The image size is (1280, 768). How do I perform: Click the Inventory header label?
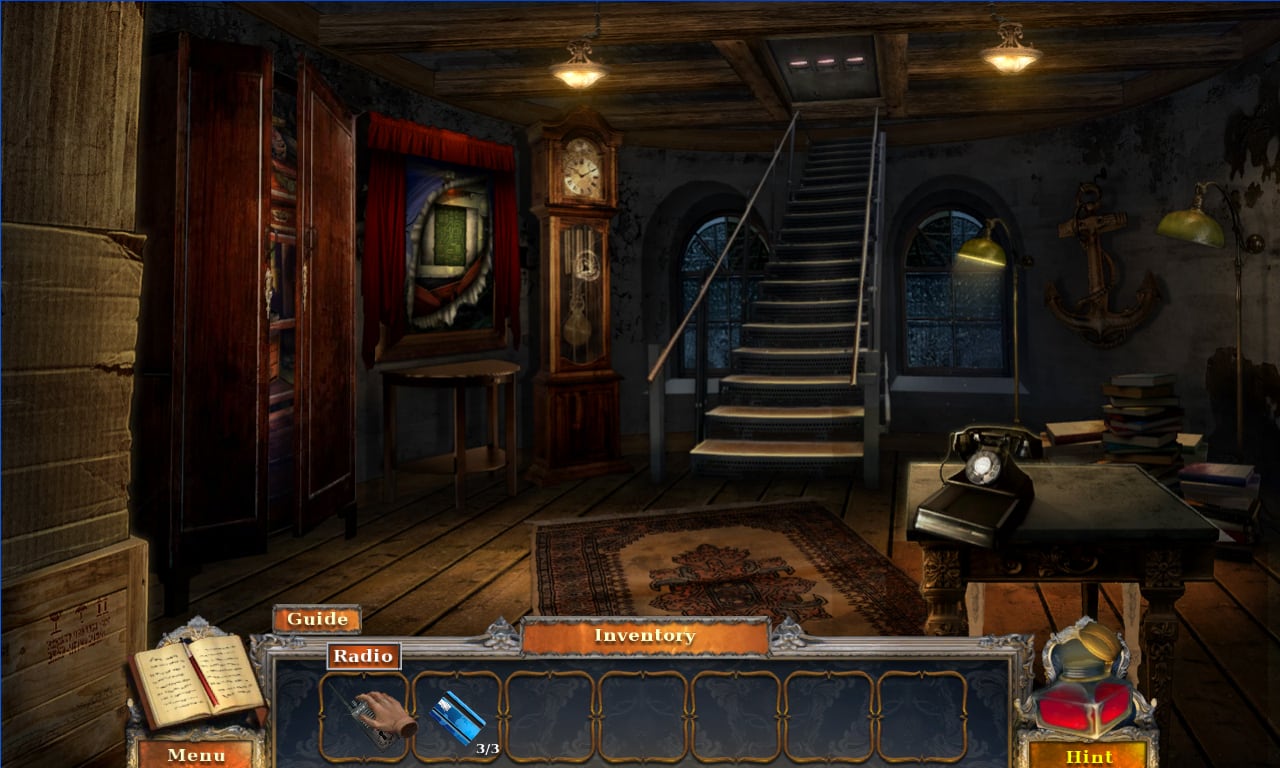click(645, 636)
